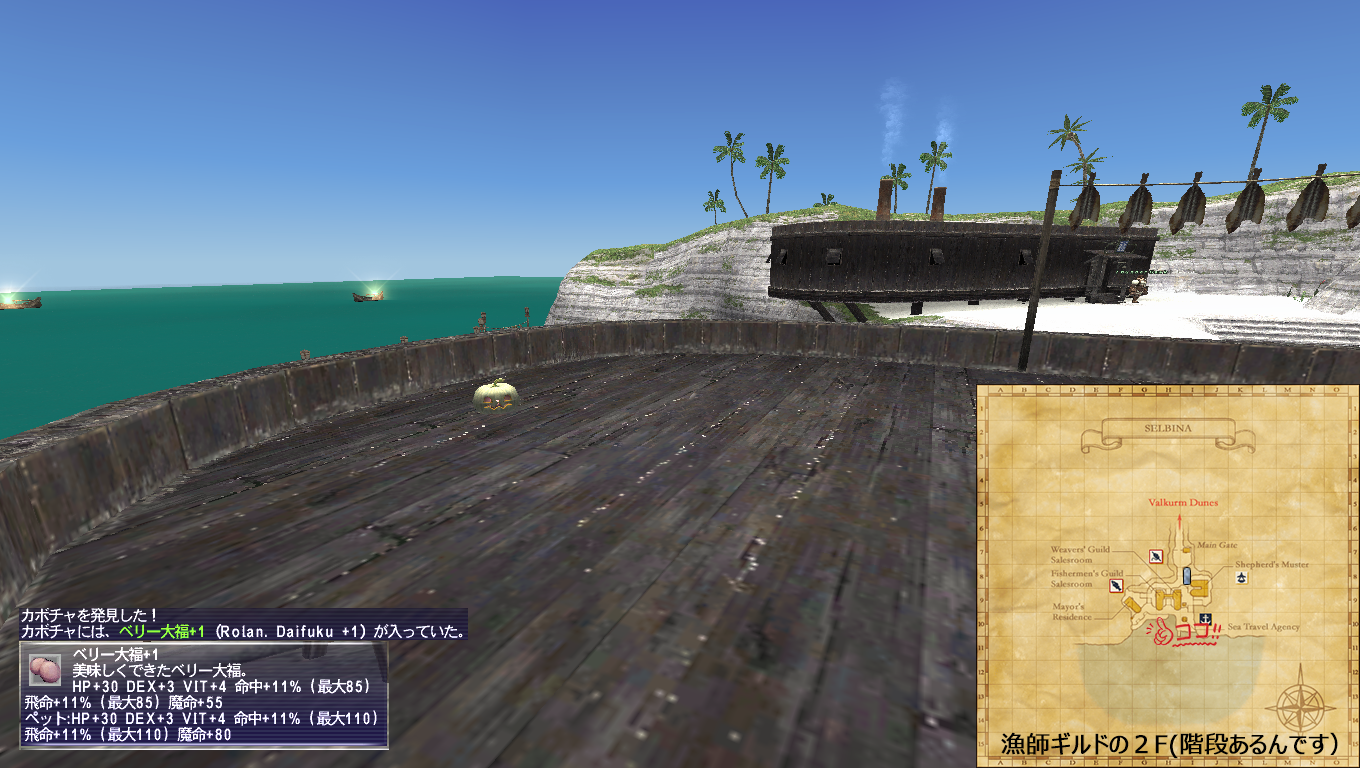The height and width of the screenshot is (768, 1360).
Task: Click the Selbina map title banner
Action: click(1175, 432)
